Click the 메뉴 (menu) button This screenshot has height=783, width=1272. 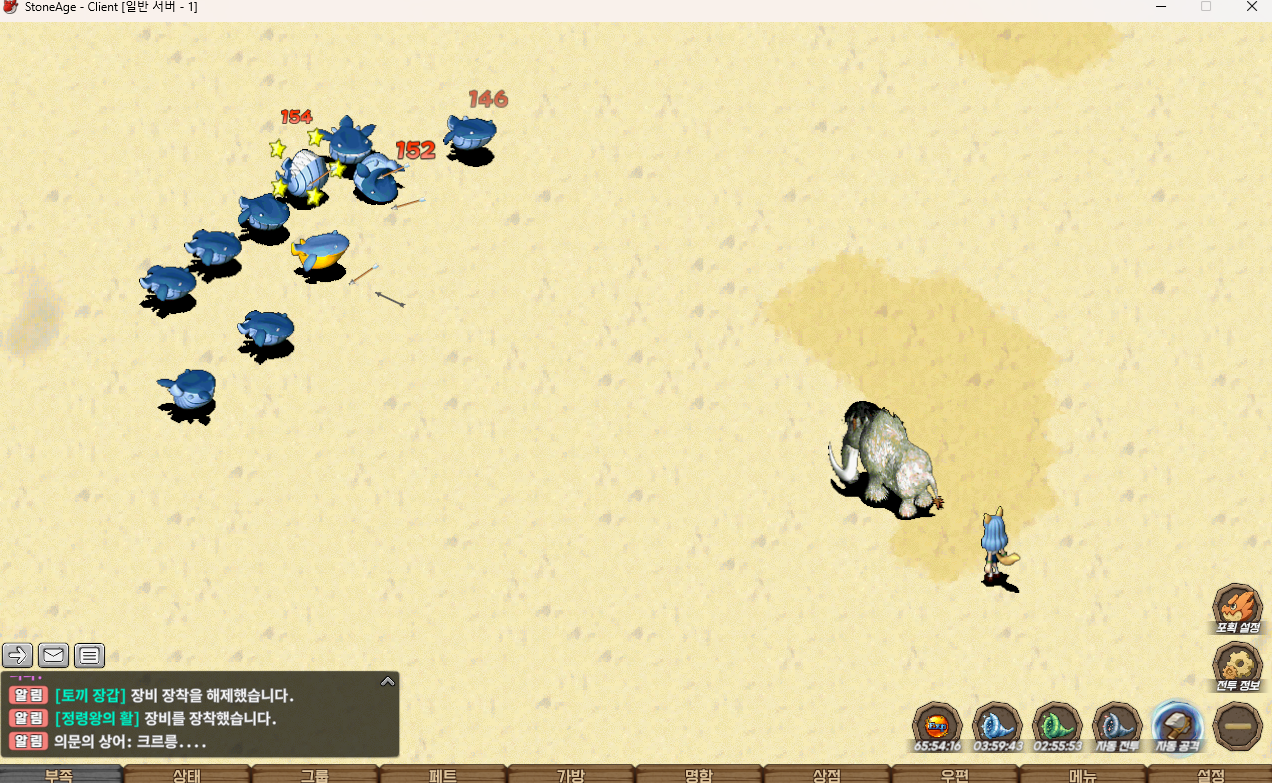(1083, 775)
